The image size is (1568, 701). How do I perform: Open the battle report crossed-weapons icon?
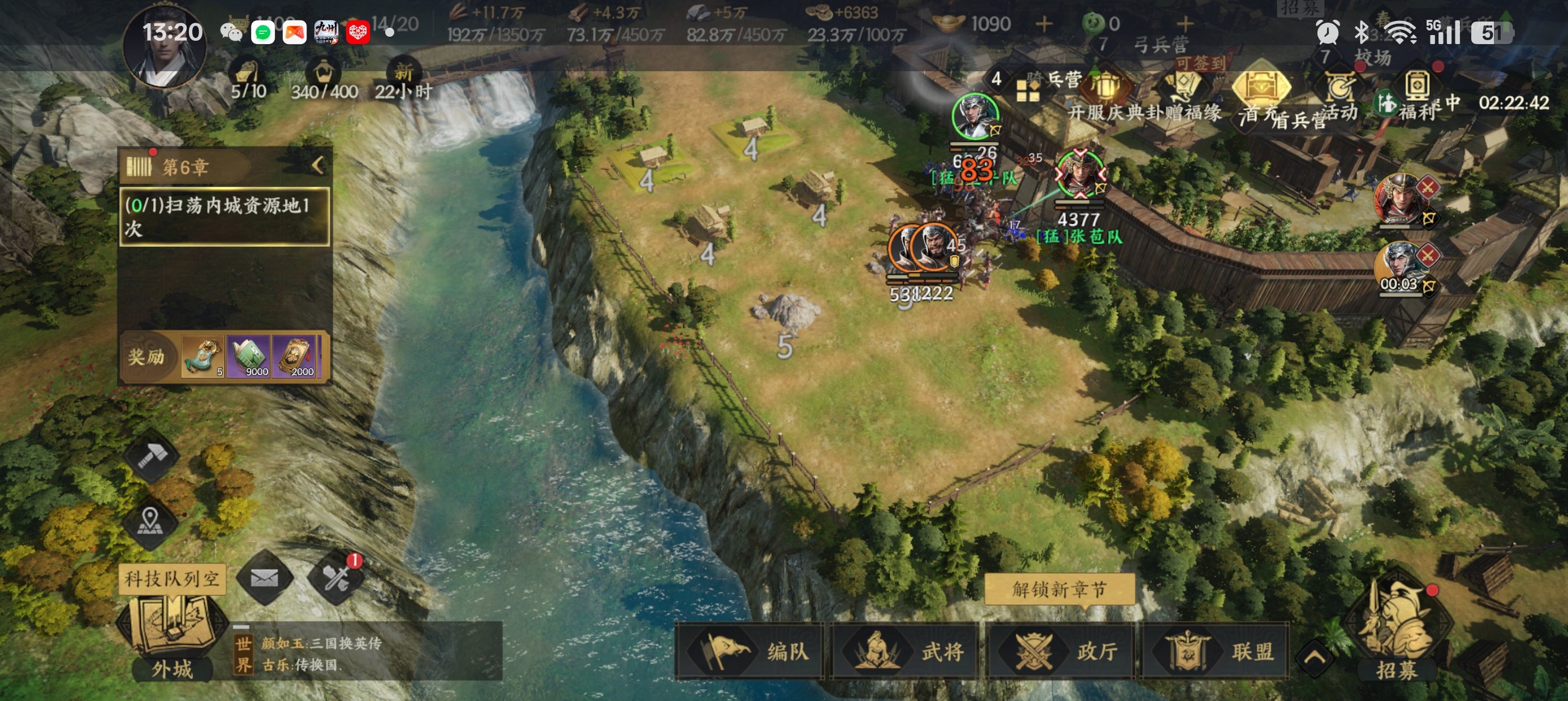click(x=336, y=577)
